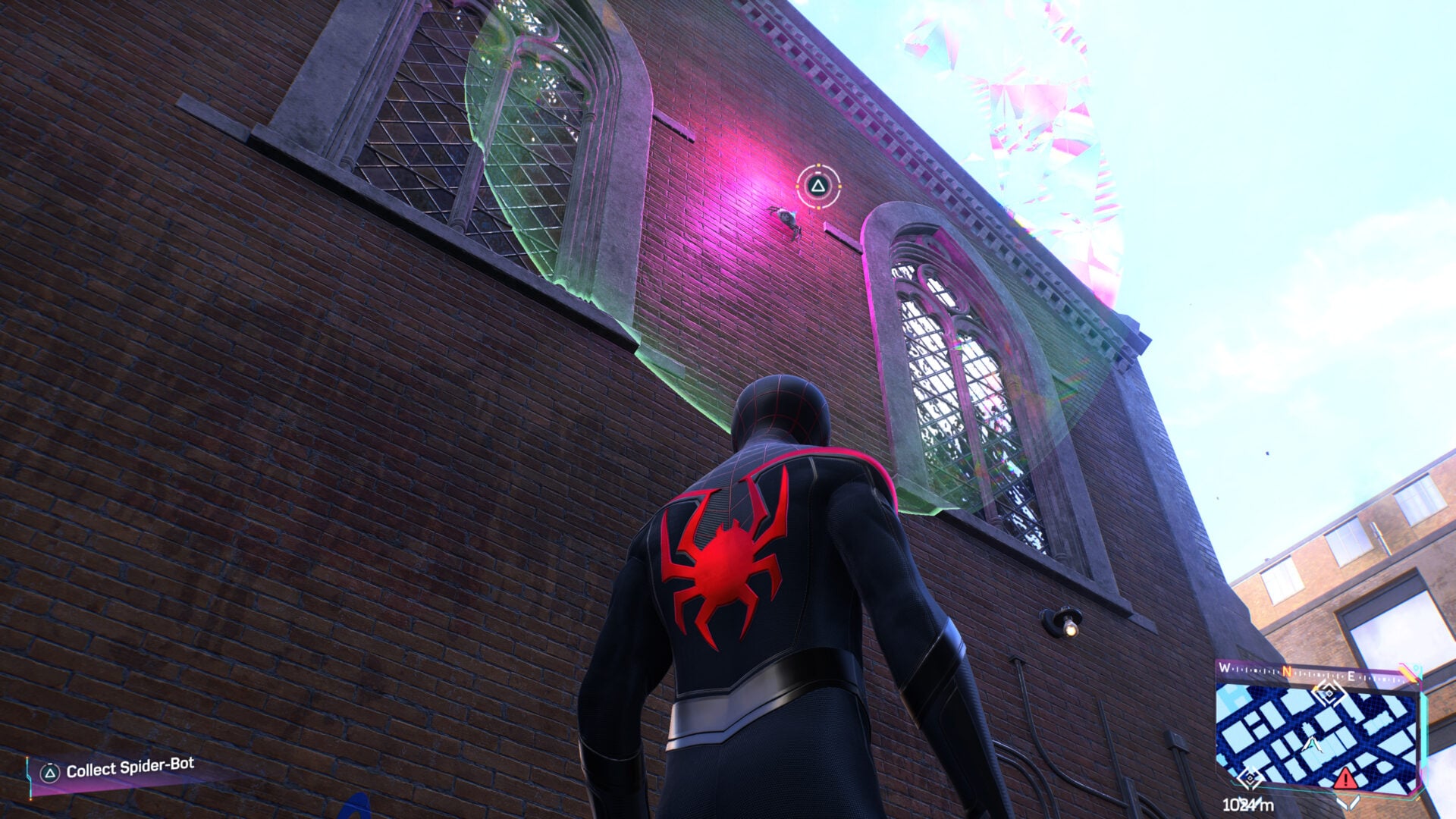
Task: Click the red alert warning triangle on the minimap
Action: (x=1346, y=779)
